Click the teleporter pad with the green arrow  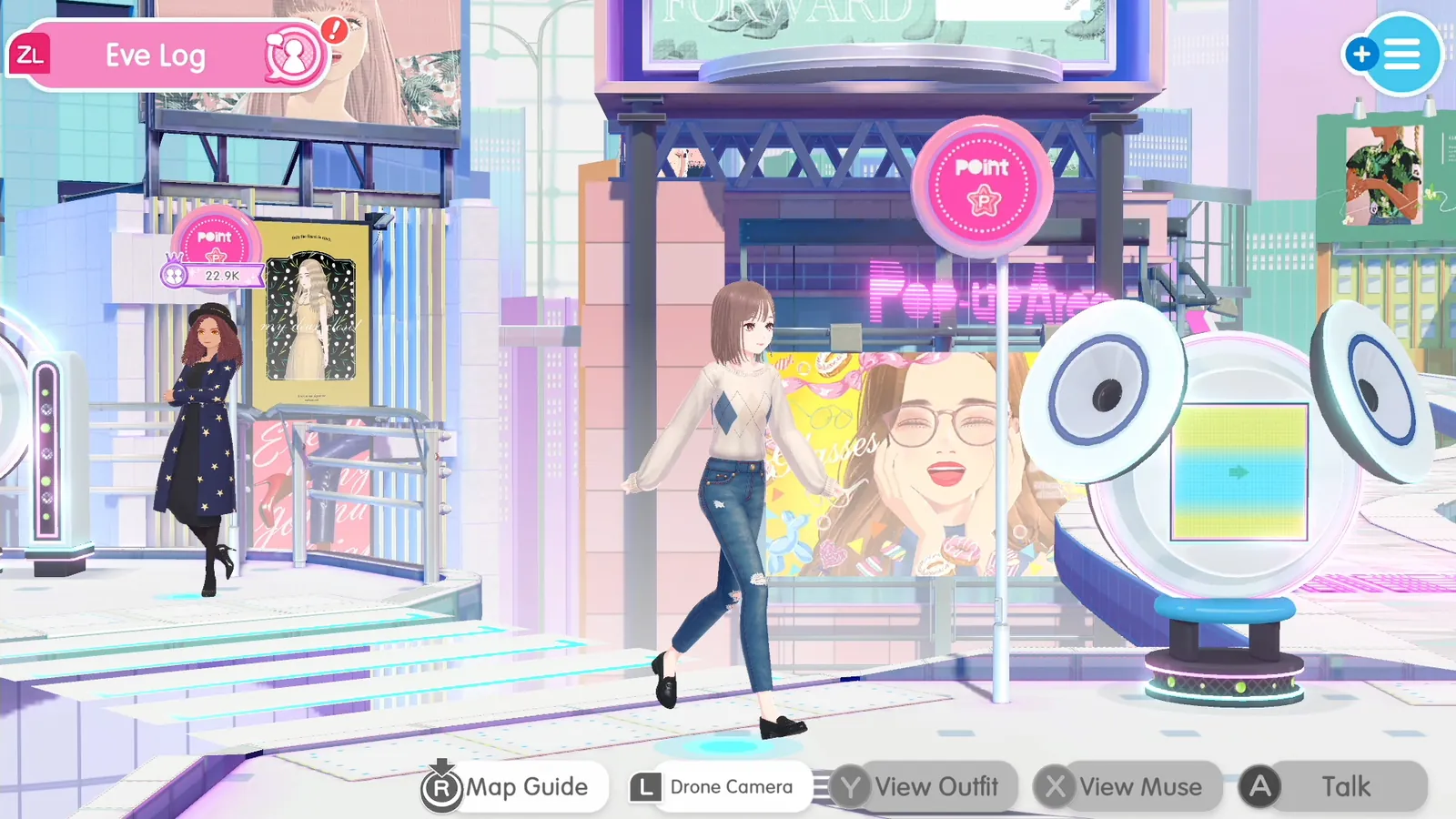click(1238, 473)
